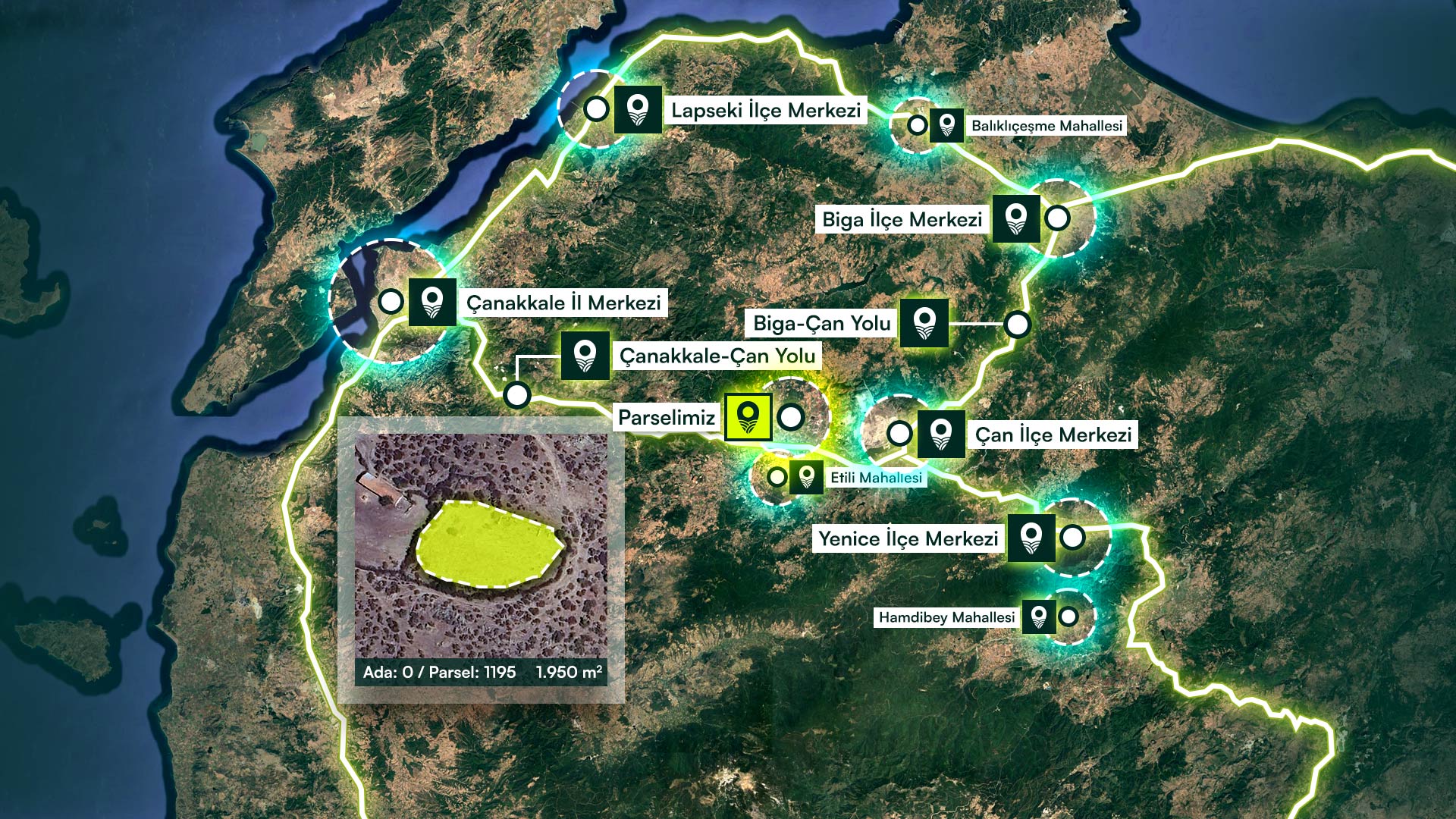The width and height of the screenshot is (1456, 819).
Task: Click the Hamdibey Mahallesi pin icon
Action: (1039, 617)
